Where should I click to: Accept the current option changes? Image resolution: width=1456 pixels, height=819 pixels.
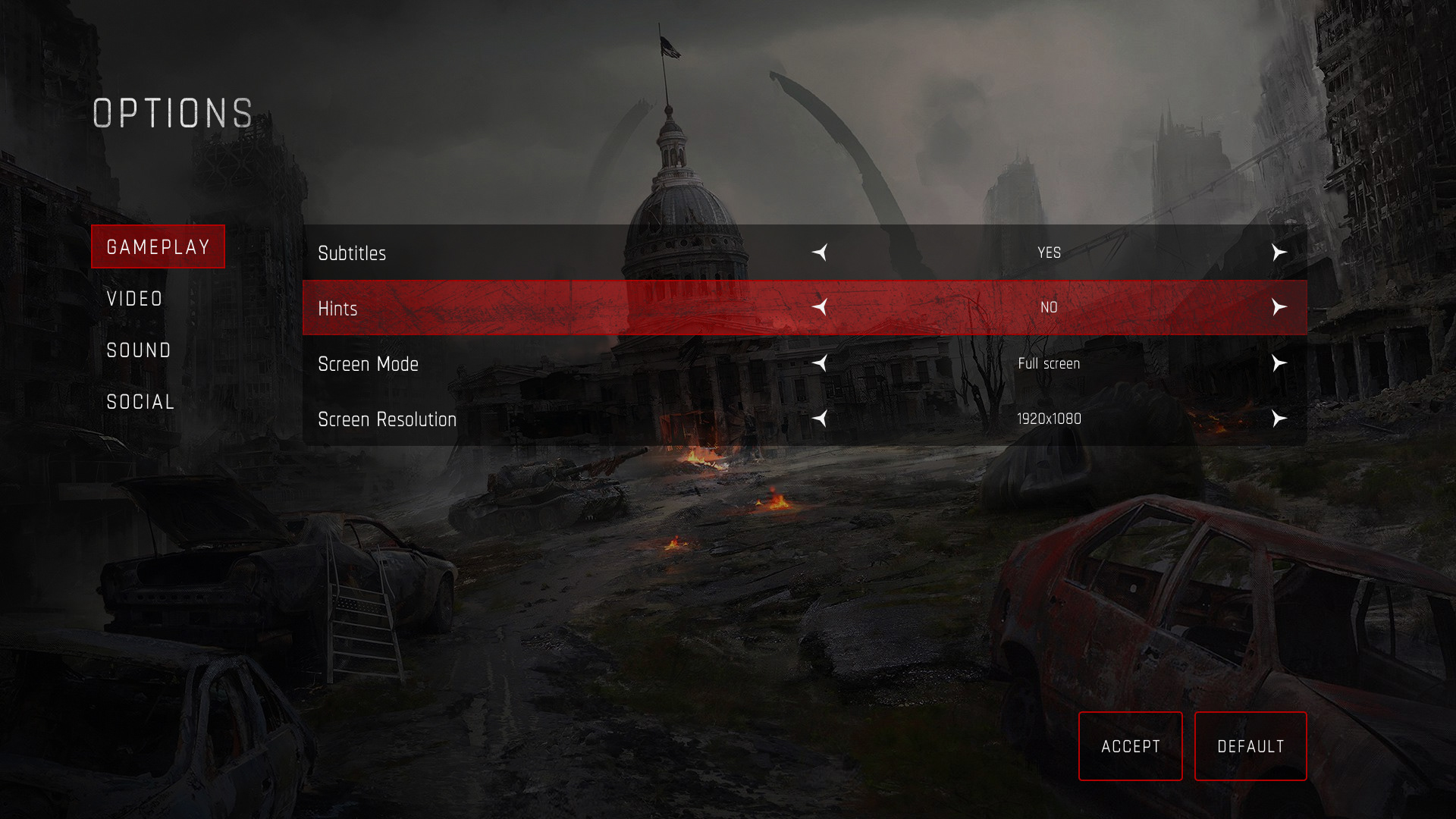1130,746
